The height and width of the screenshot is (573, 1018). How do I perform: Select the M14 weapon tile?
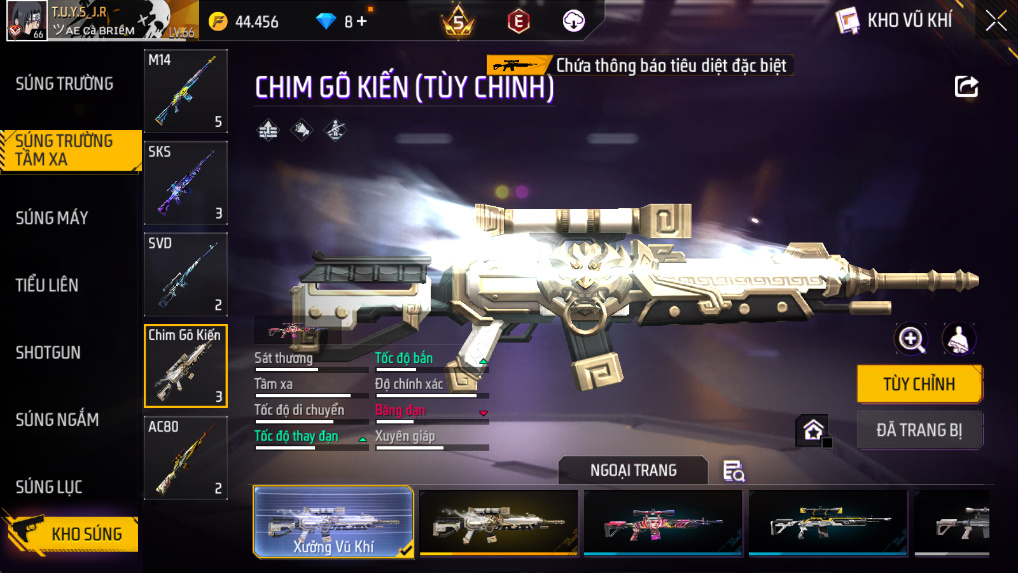coord(186,91)
